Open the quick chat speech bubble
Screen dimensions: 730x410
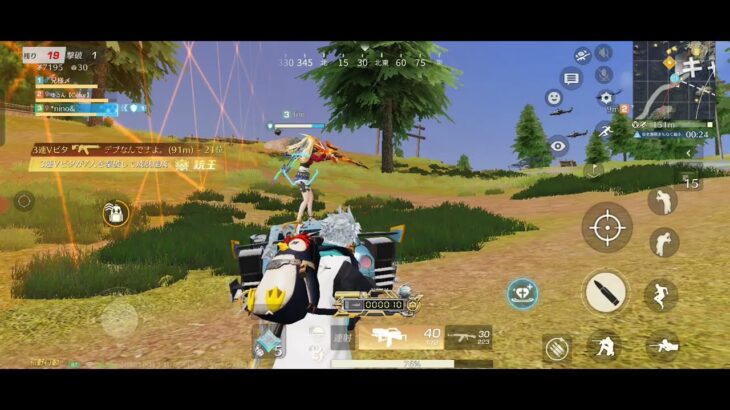(x=572, y=77)
